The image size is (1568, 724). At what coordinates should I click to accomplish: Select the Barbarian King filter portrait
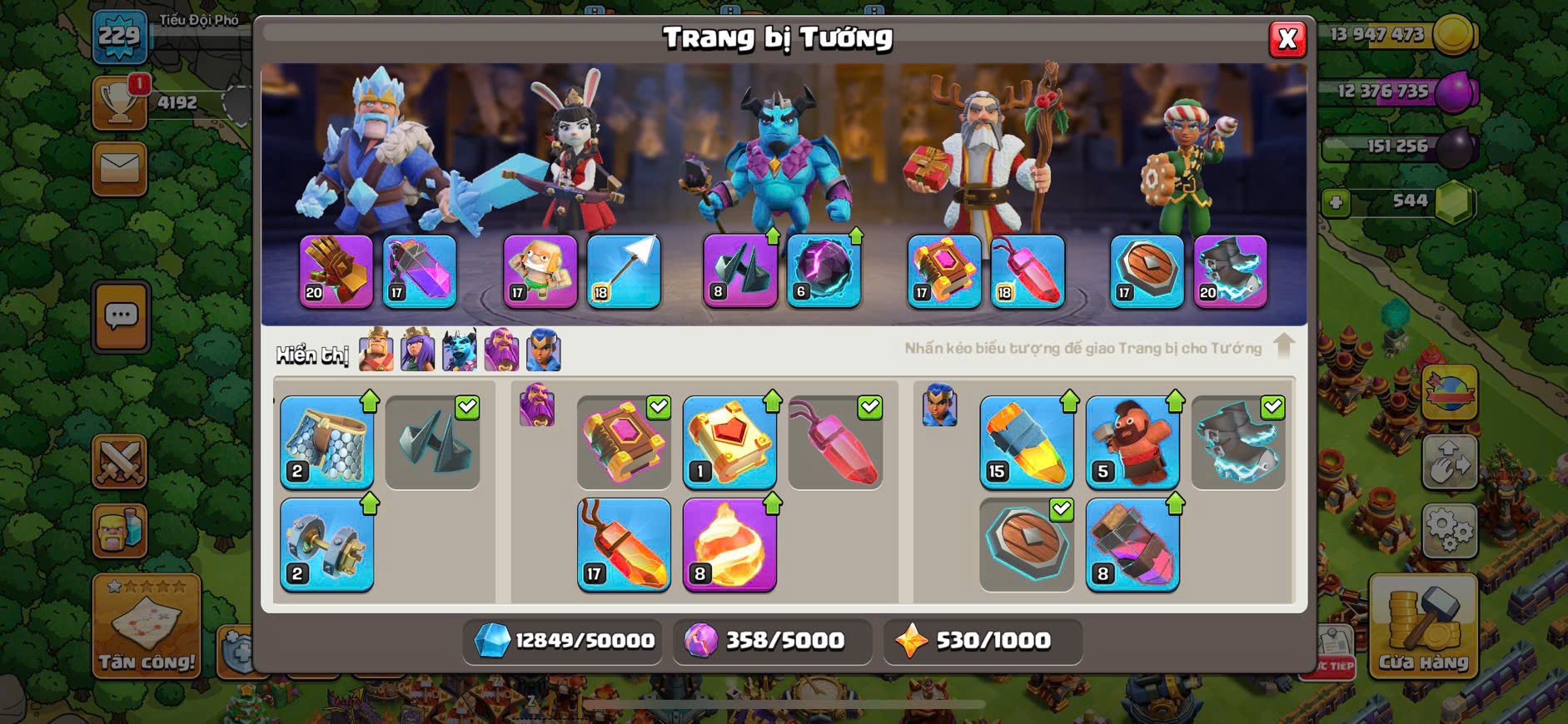click(x=376, y=350)
